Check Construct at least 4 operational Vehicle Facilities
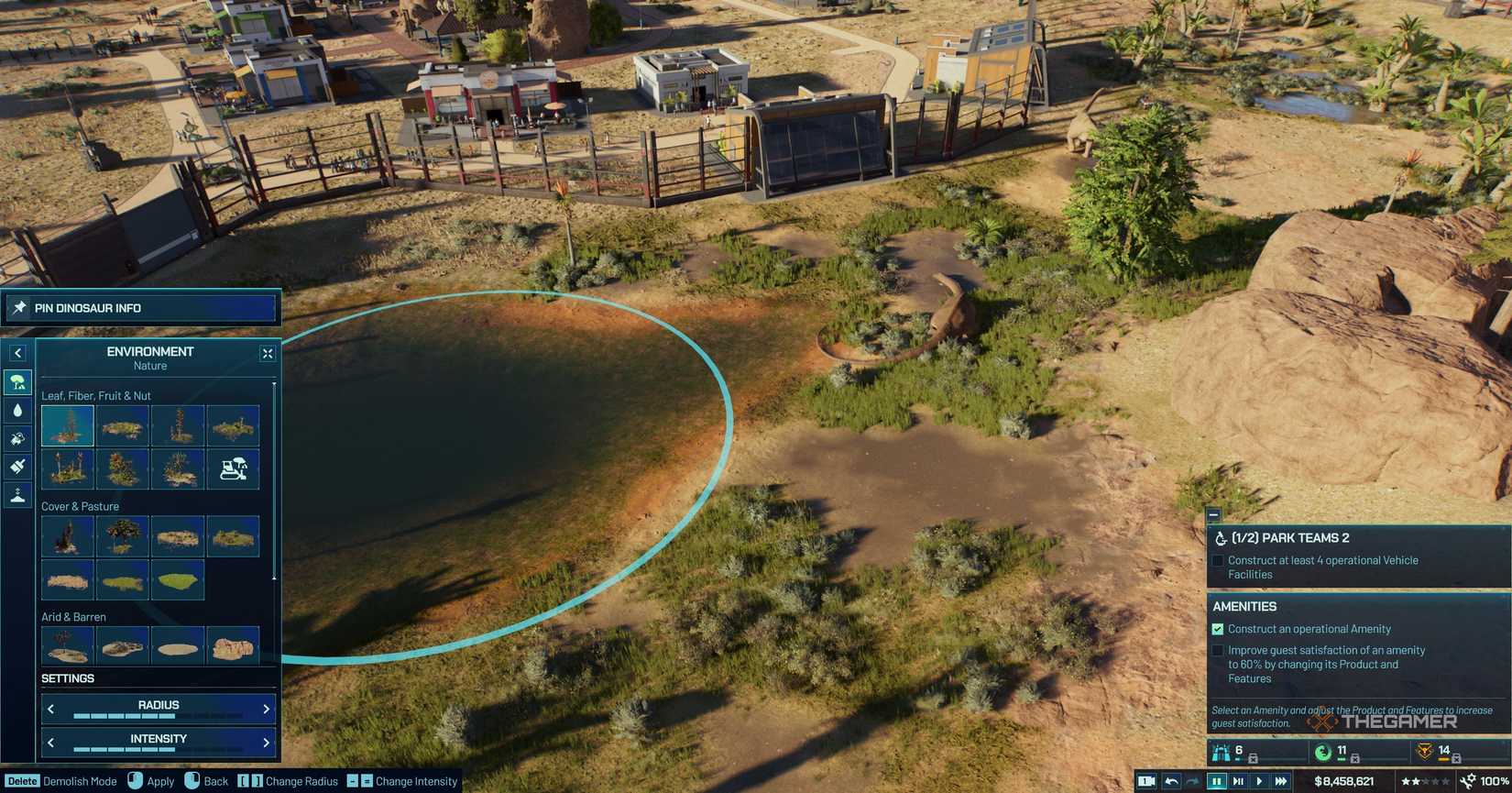The width and height of the screenshot is (1512, 793). tap(1217, 560)
